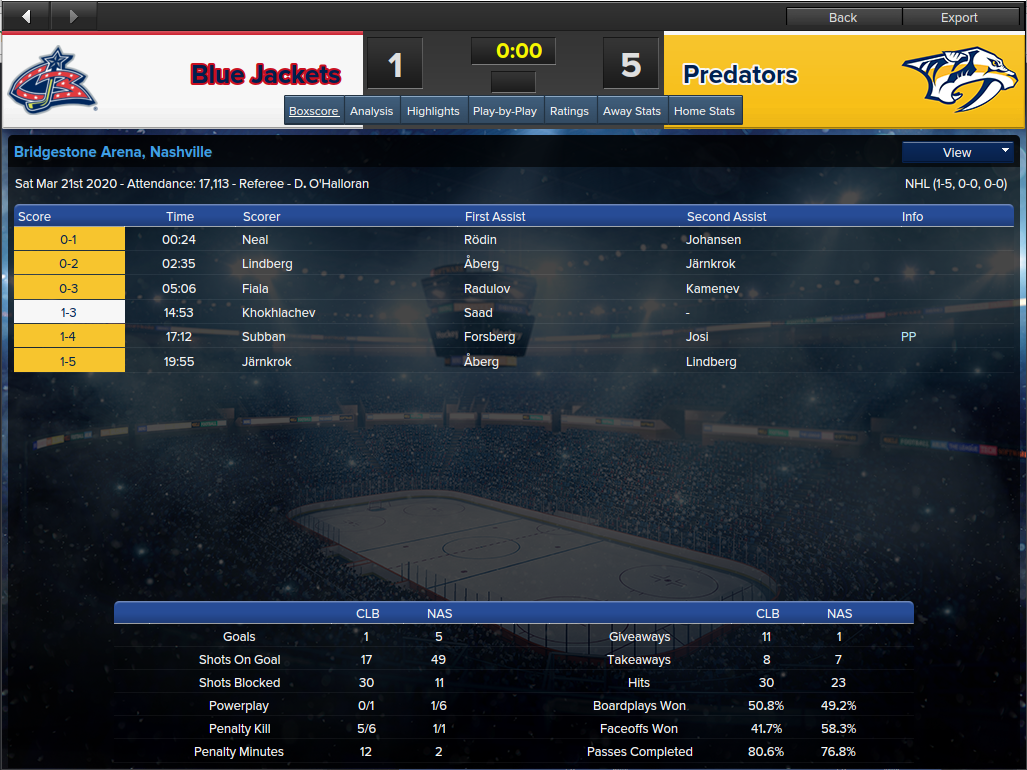Show the Play-by-Play tab
This screenshot has width=1027, height=770.
[506, 111]
